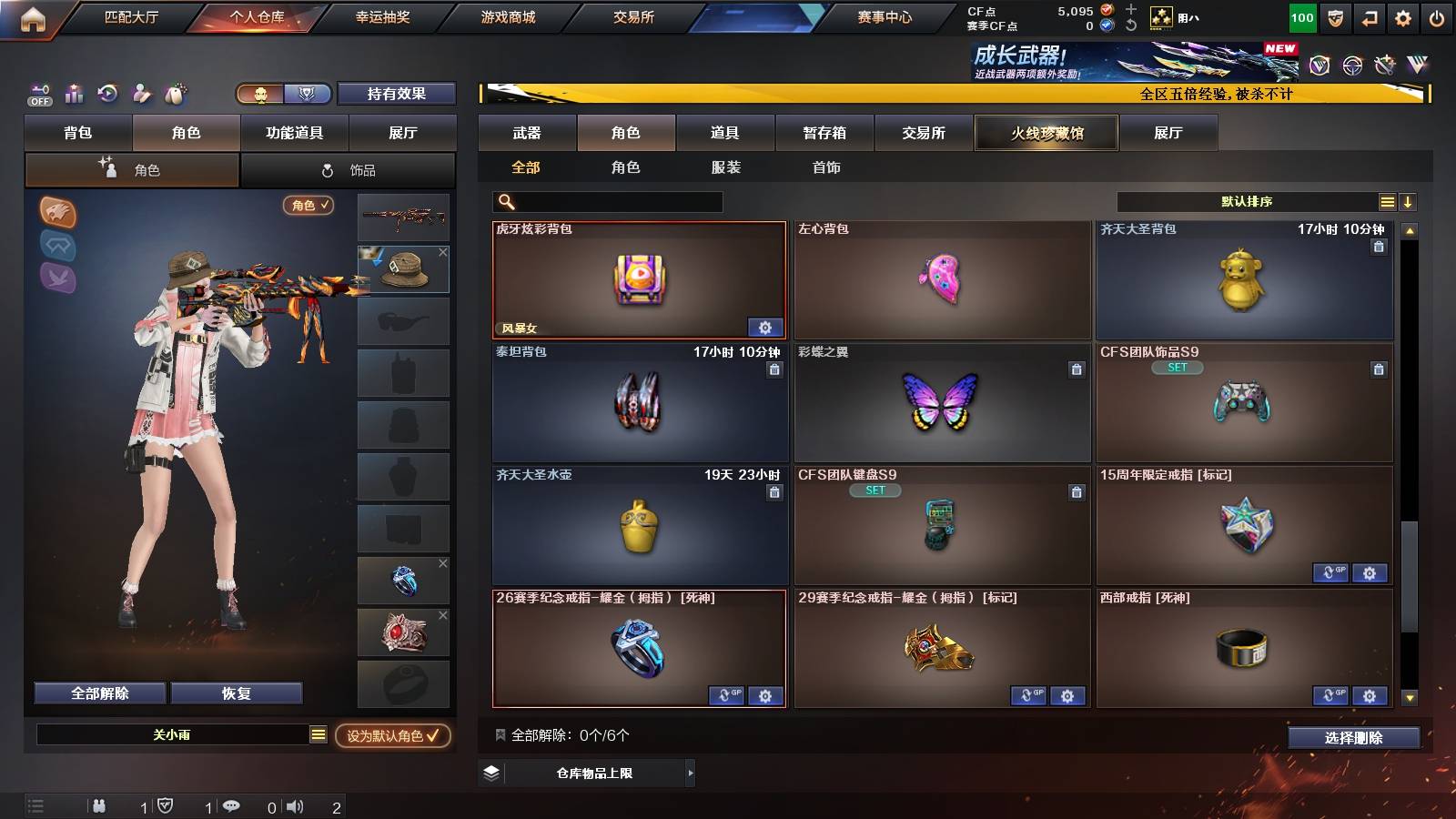Click the return arrow icon at top right
Screen dimensions: 1456x819
[1370, 16]
